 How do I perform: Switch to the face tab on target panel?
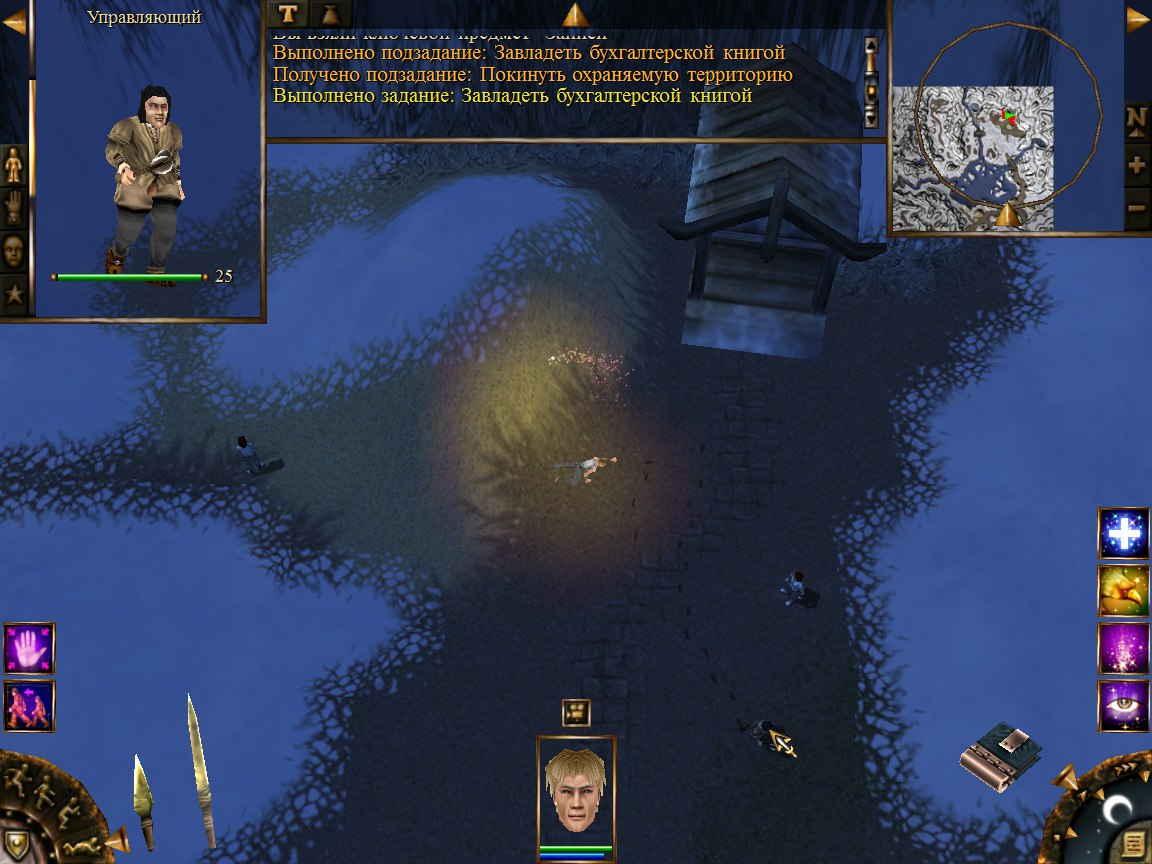point(14,250)
